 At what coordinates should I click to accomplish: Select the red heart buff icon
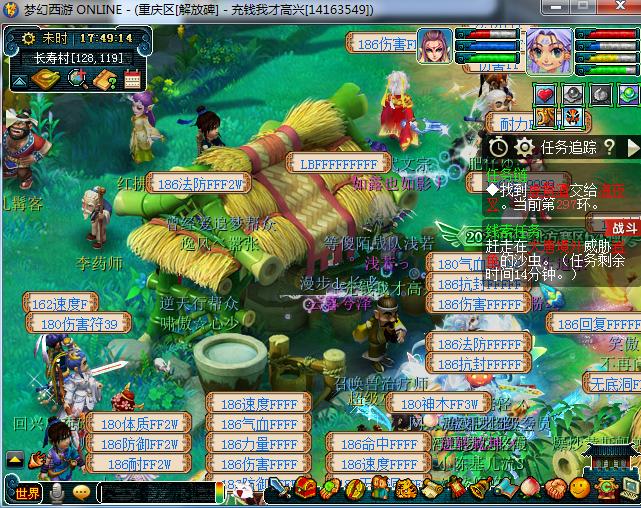545,95
